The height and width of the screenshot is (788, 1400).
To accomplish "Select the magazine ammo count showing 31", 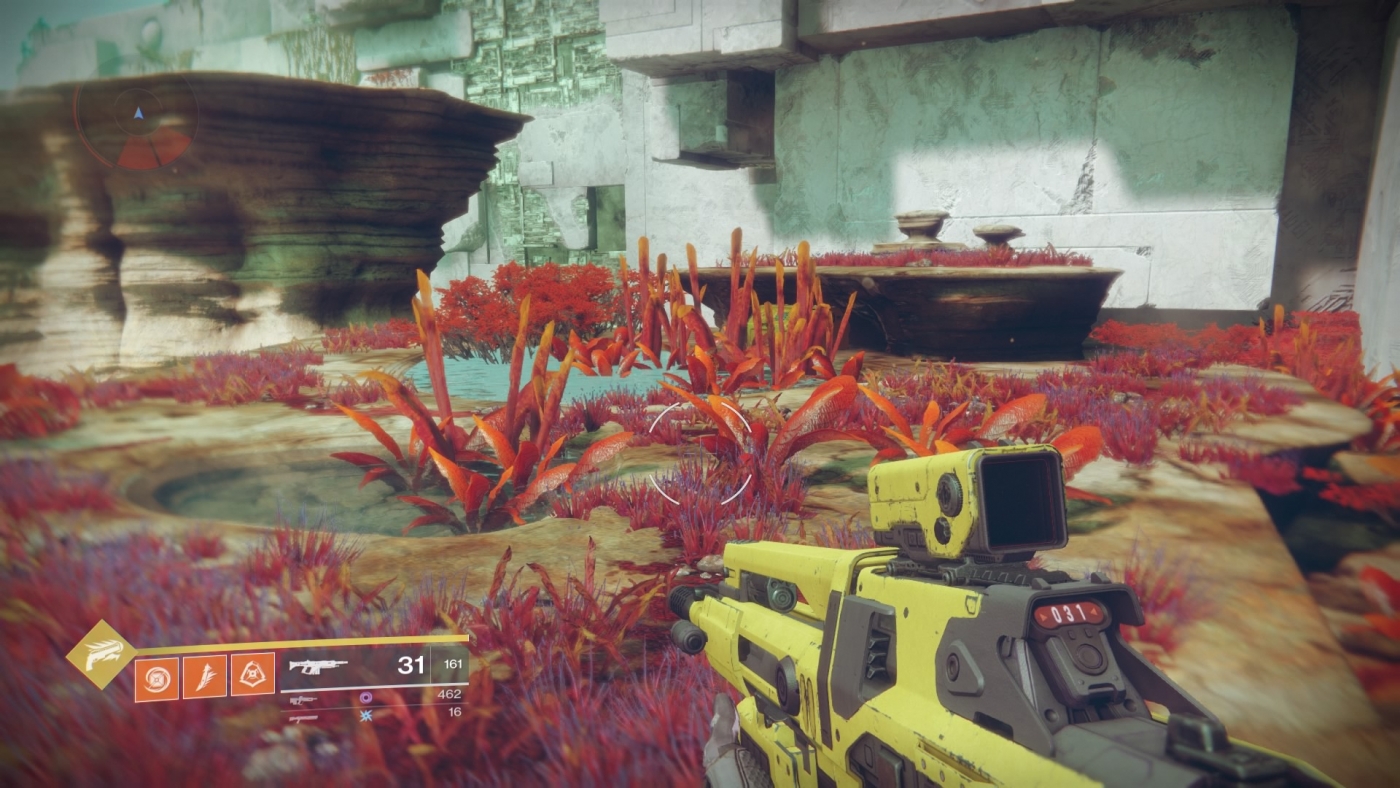I will (x=412, y=665).
